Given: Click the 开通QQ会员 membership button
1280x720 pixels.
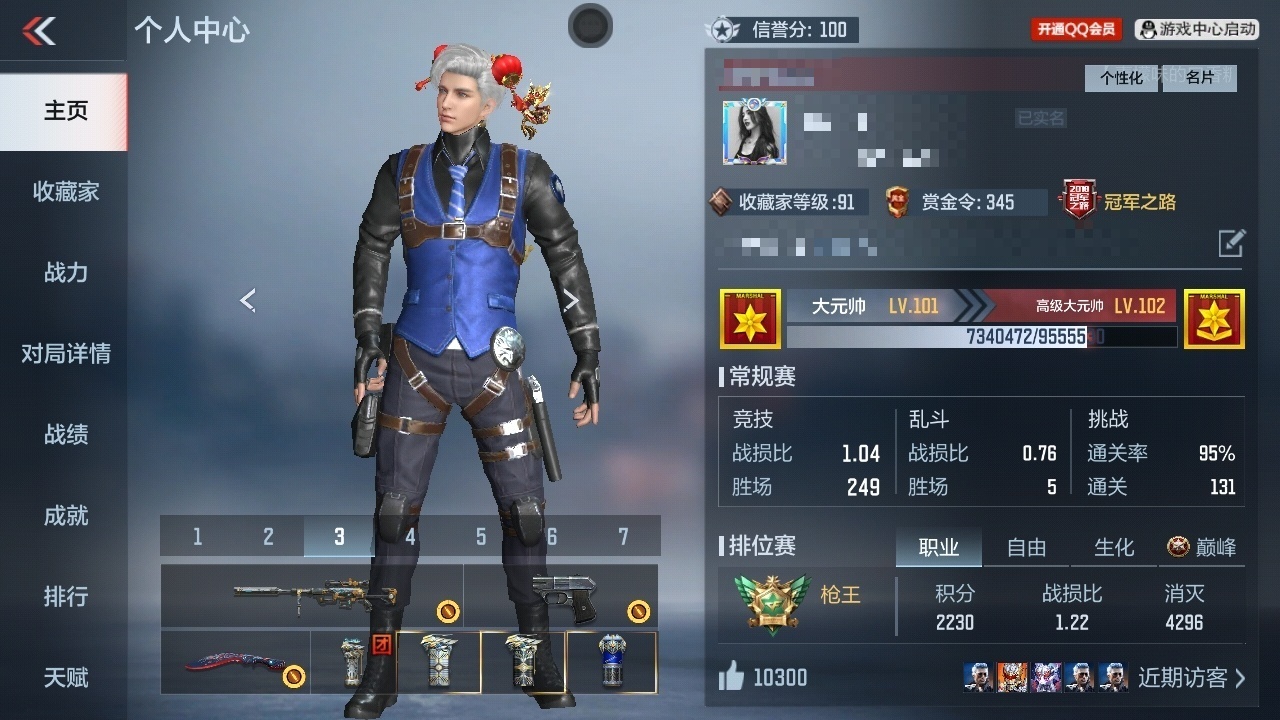Looking at the screenshot, I should (1076, 30).
